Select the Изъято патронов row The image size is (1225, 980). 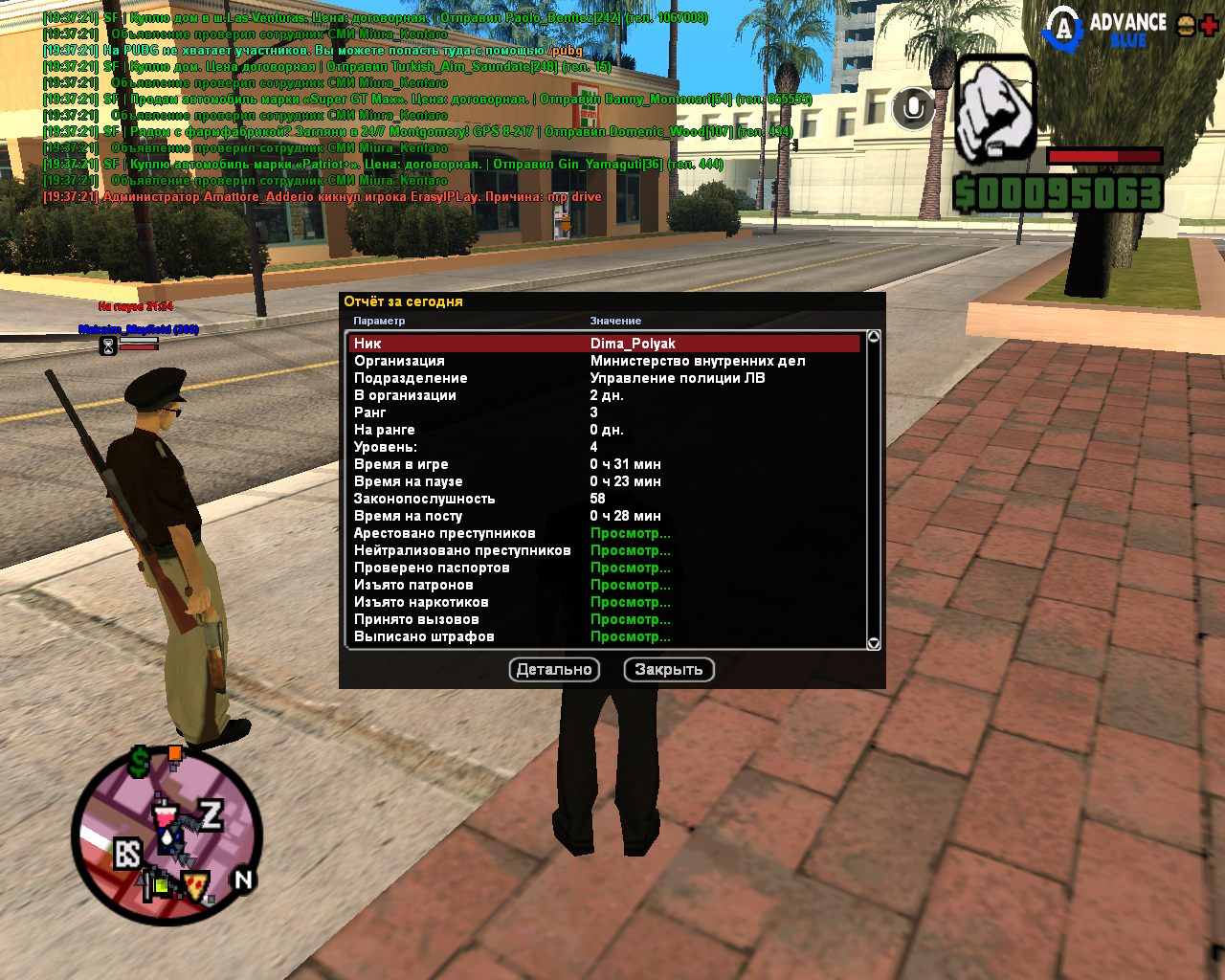click(x=630, y=585)
